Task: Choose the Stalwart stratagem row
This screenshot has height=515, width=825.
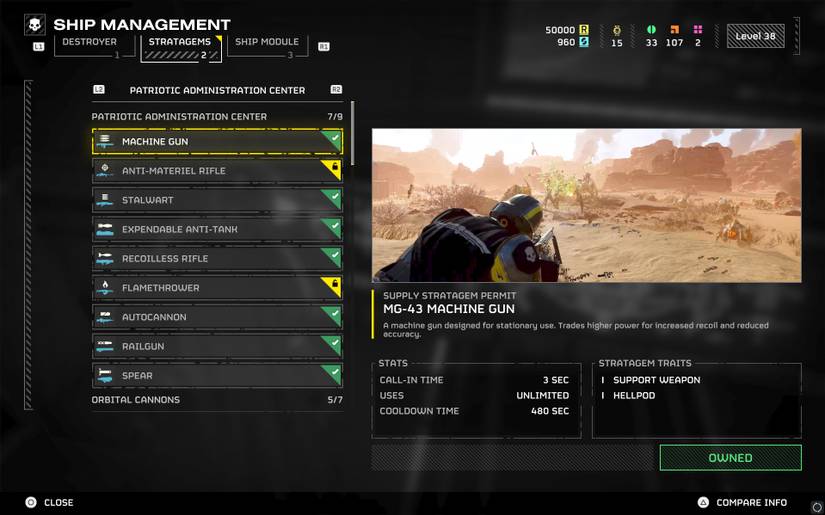Action: pyautogui.click(x=217, y=200)
